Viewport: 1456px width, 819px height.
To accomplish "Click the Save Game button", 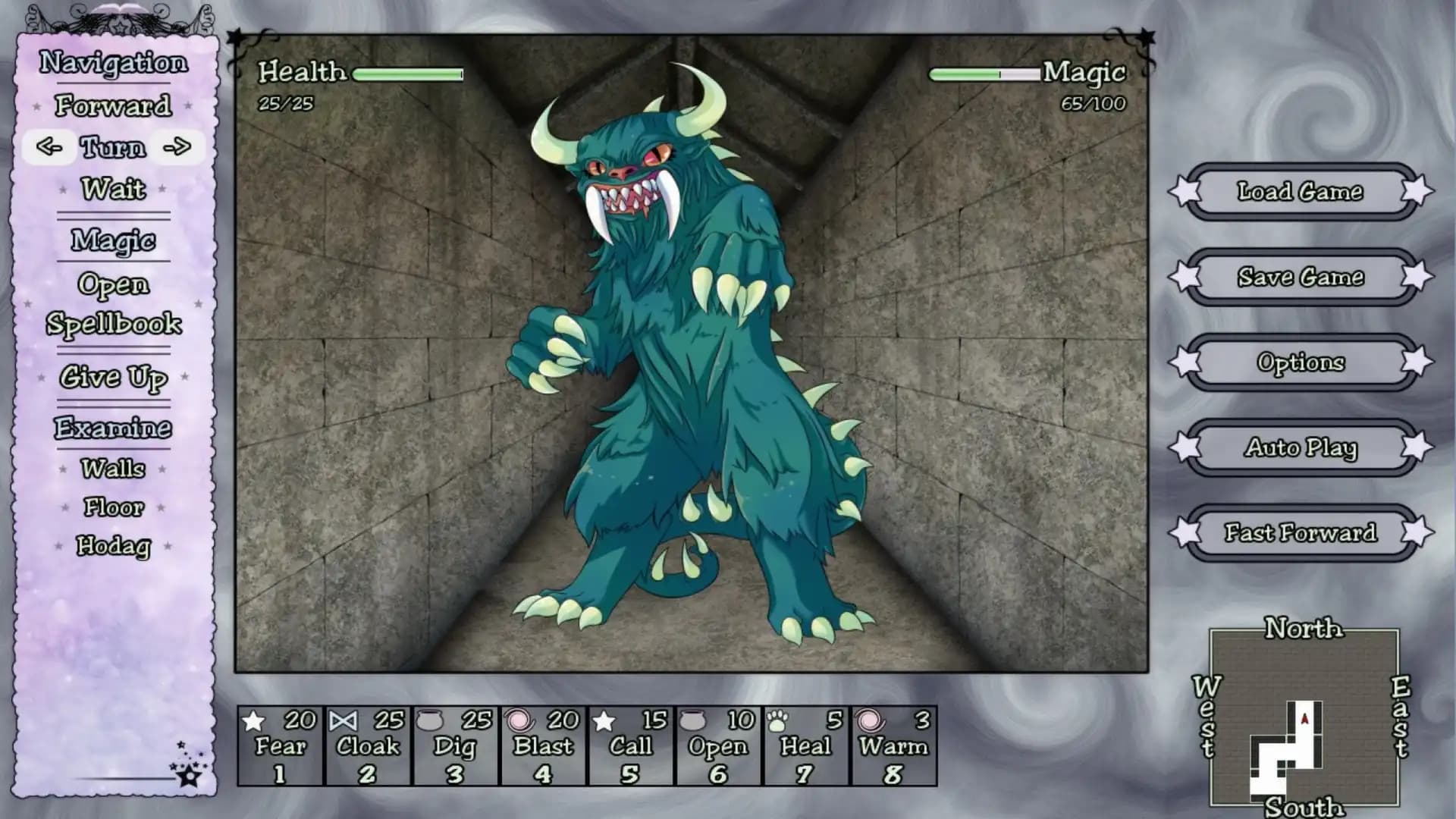I will tap(1300, 278).
